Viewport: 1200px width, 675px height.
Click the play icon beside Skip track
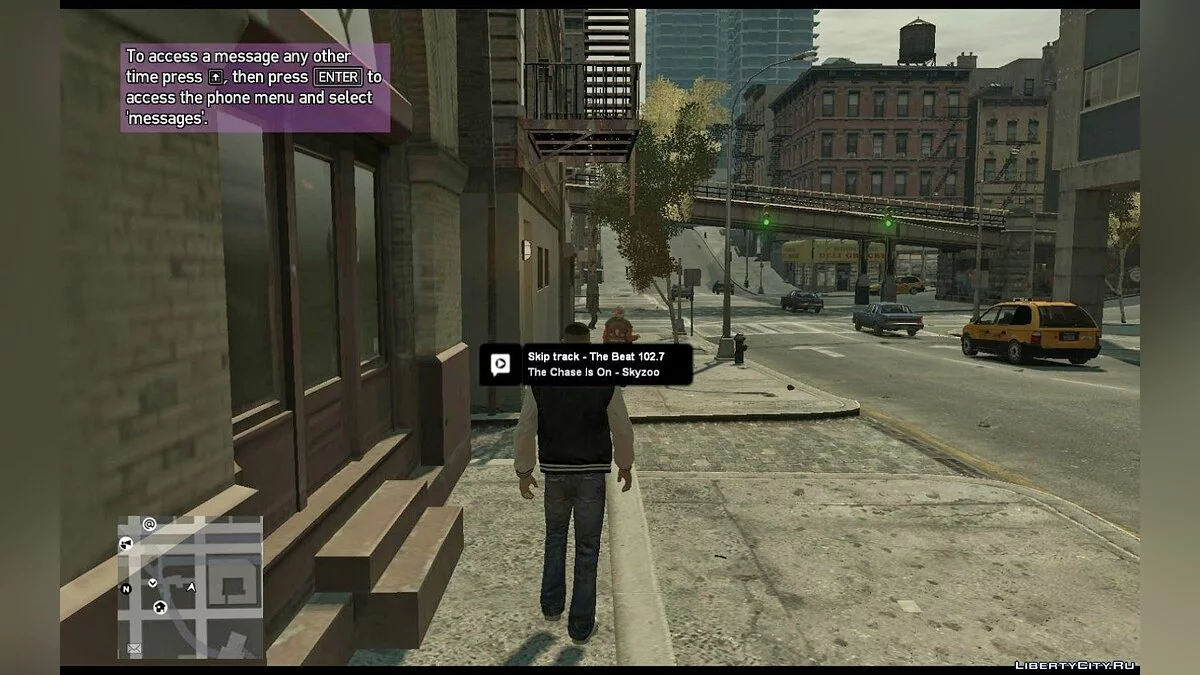coord(500,364)
